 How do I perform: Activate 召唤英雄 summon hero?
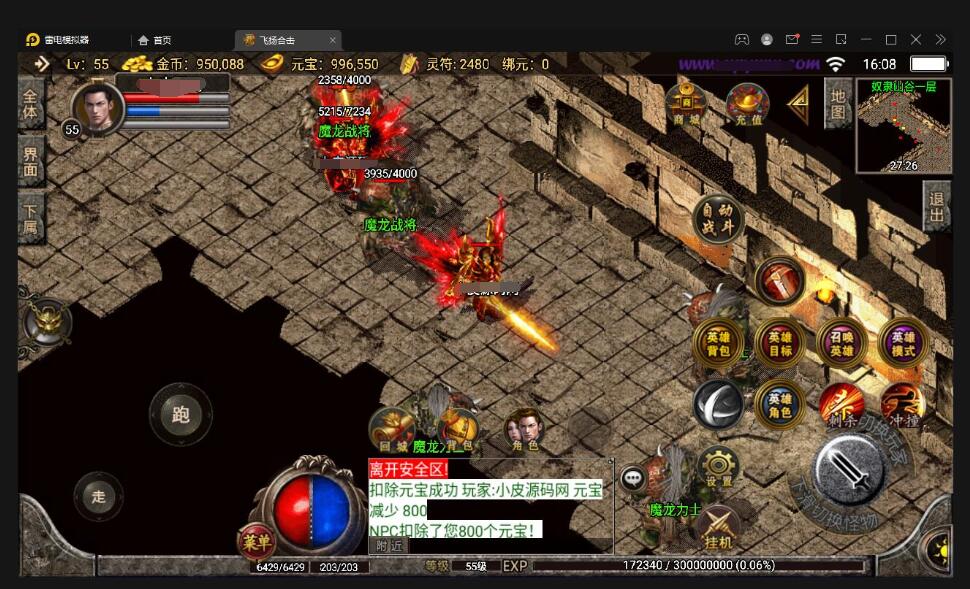(842, 344)
